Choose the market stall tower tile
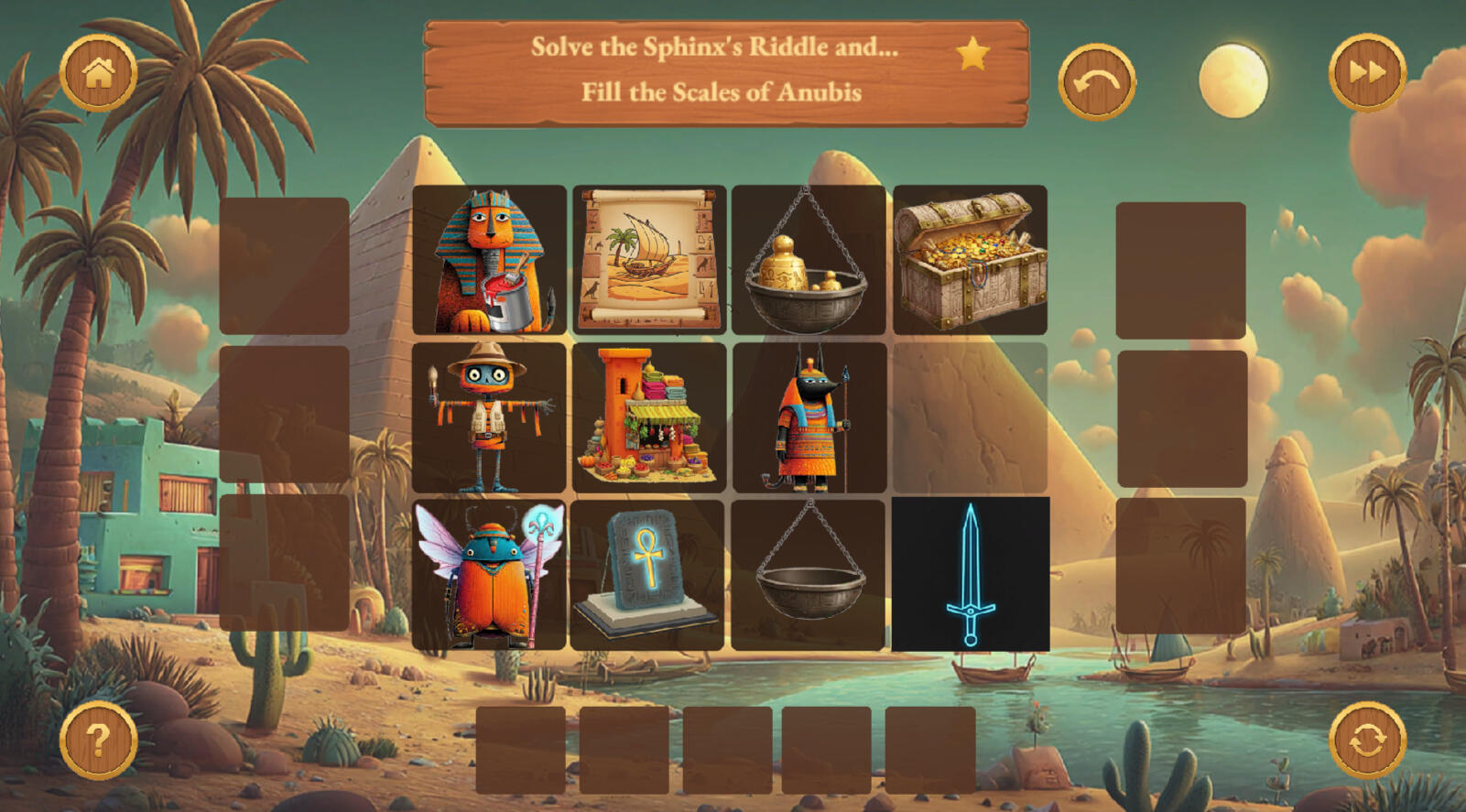Viewport: 1466px width, 812px height. click(649, 417)
